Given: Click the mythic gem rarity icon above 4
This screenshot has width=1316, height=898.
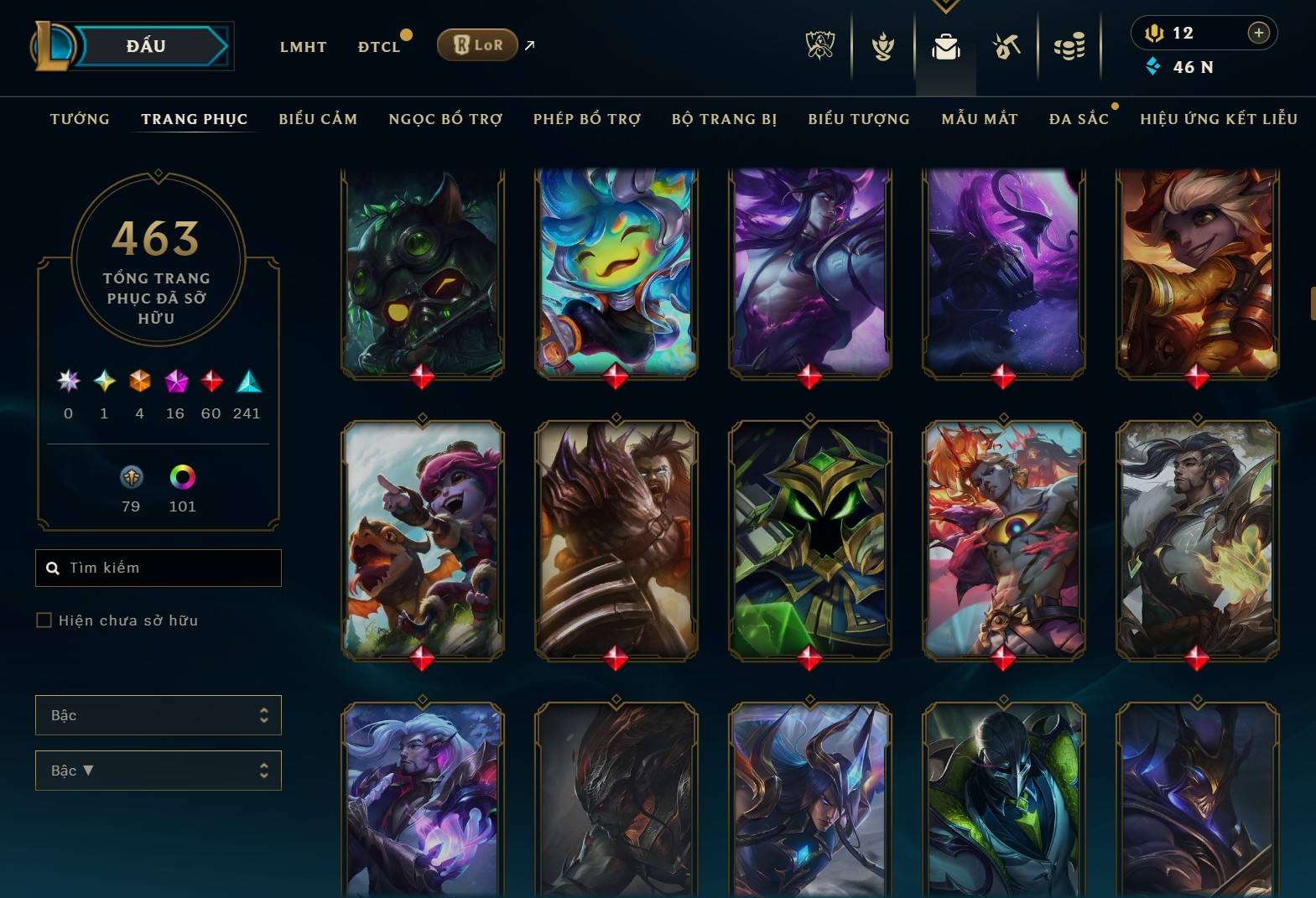Looking at the screenshot, I should click(139, 382).
